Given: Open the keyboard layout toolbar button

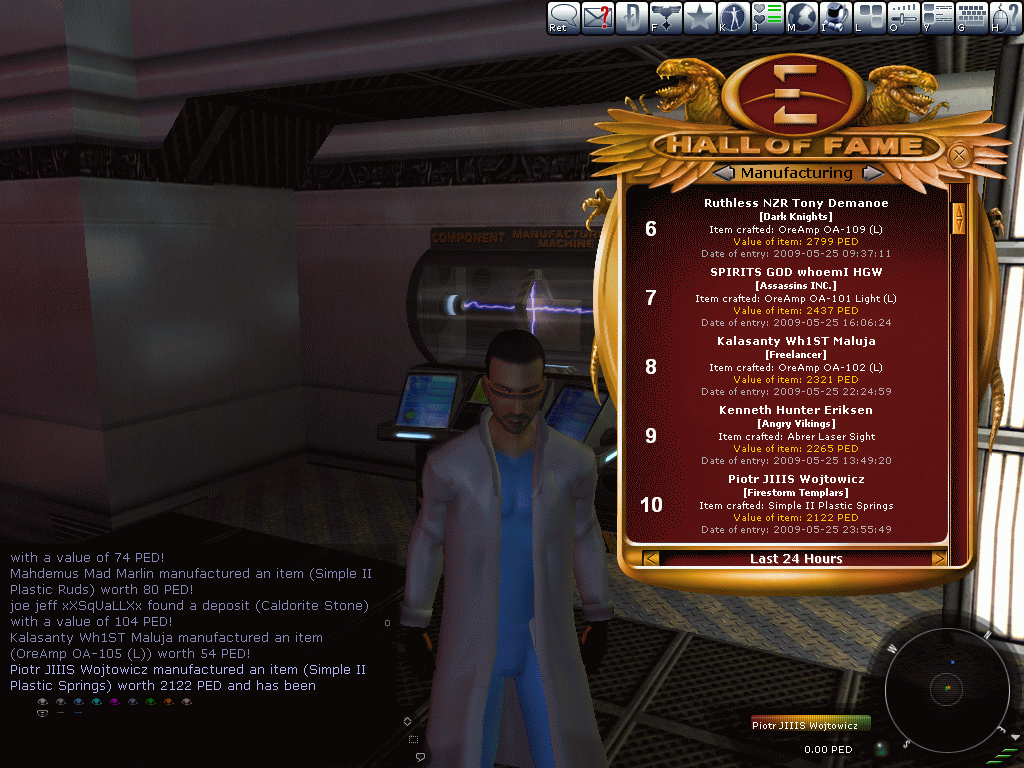Looking at the screenshot, I should pos(971,17).
